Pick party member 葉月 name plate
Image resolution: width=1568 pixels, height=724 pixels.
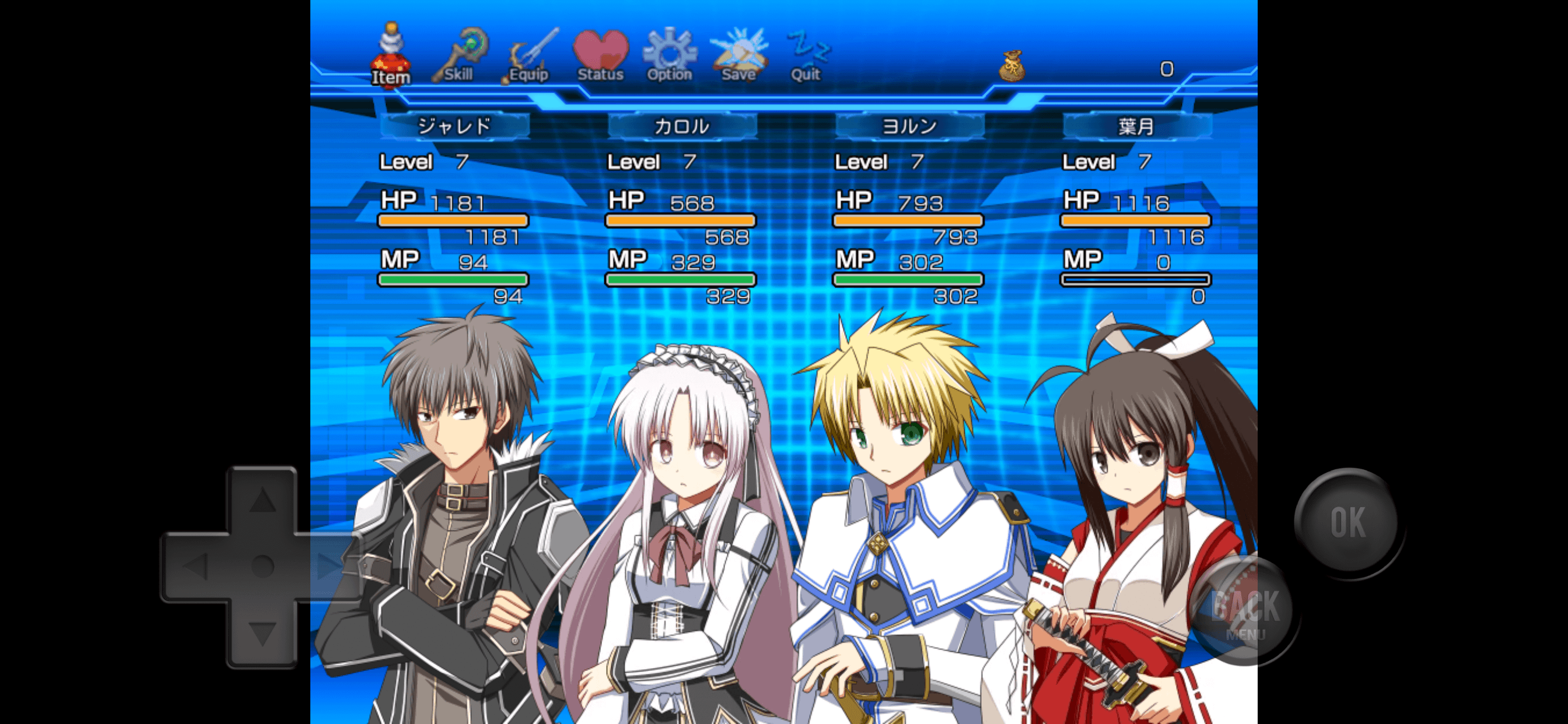click(1136, 126)
